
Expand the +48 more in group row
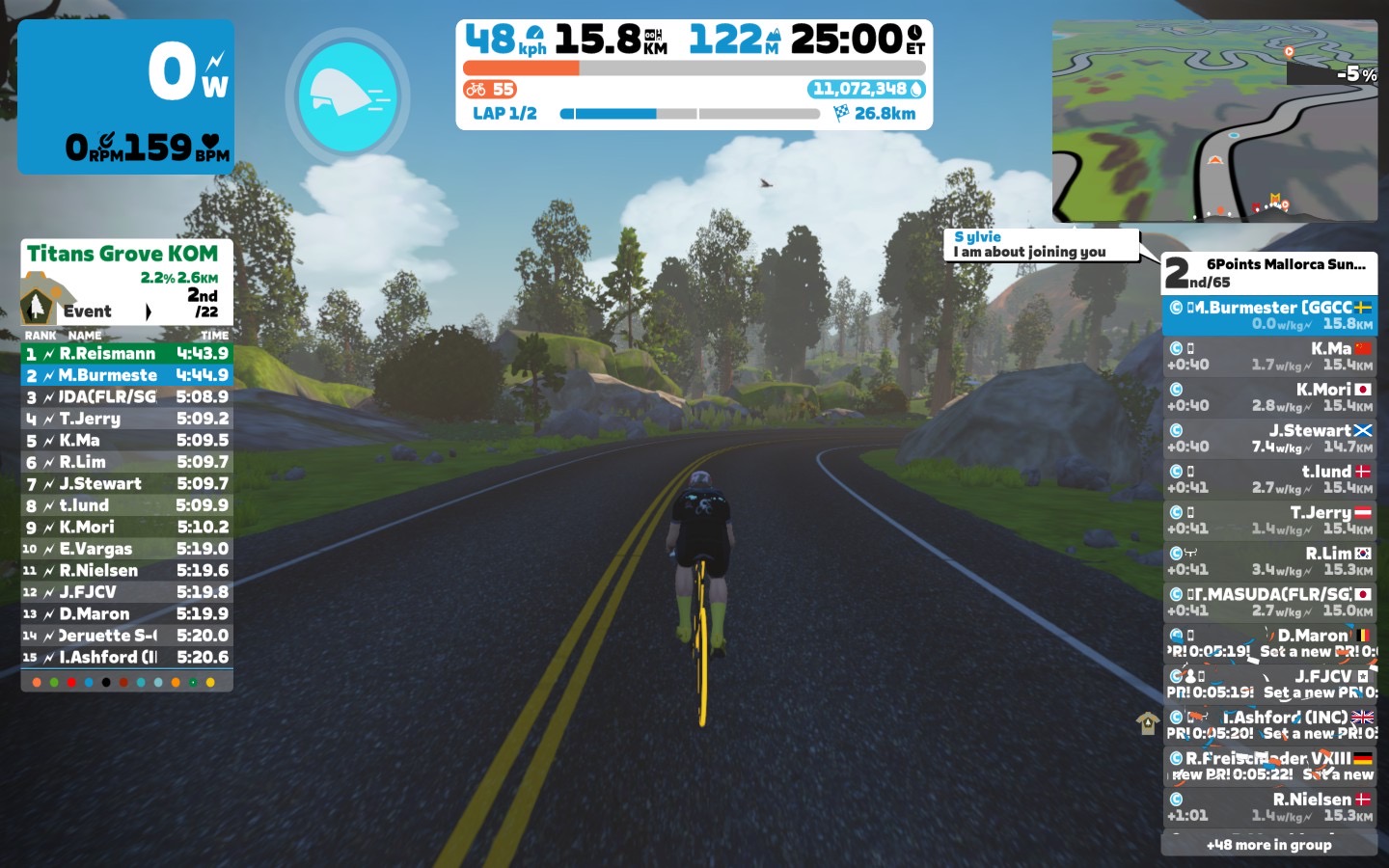[x=1268, y=845]
